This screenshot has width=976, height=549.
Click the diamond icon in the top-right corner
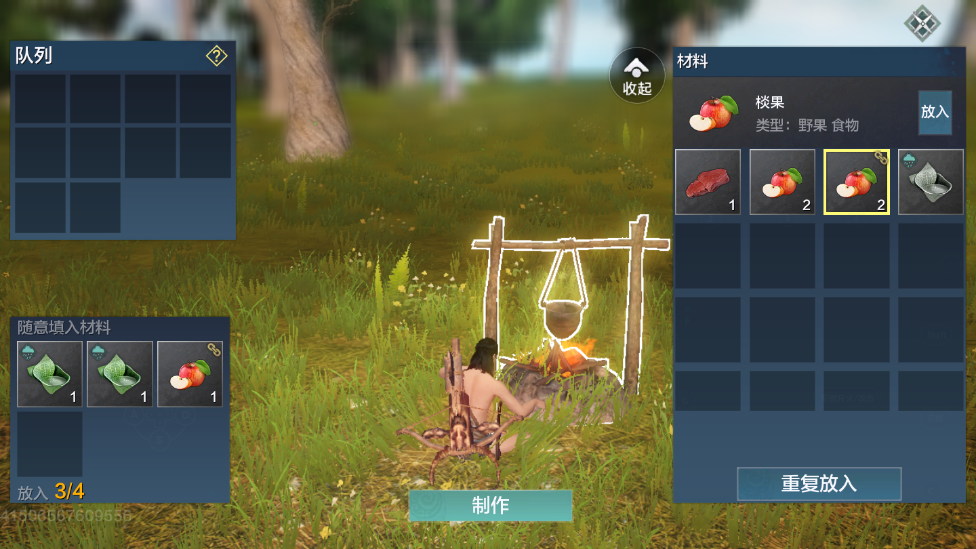point(921,21)
